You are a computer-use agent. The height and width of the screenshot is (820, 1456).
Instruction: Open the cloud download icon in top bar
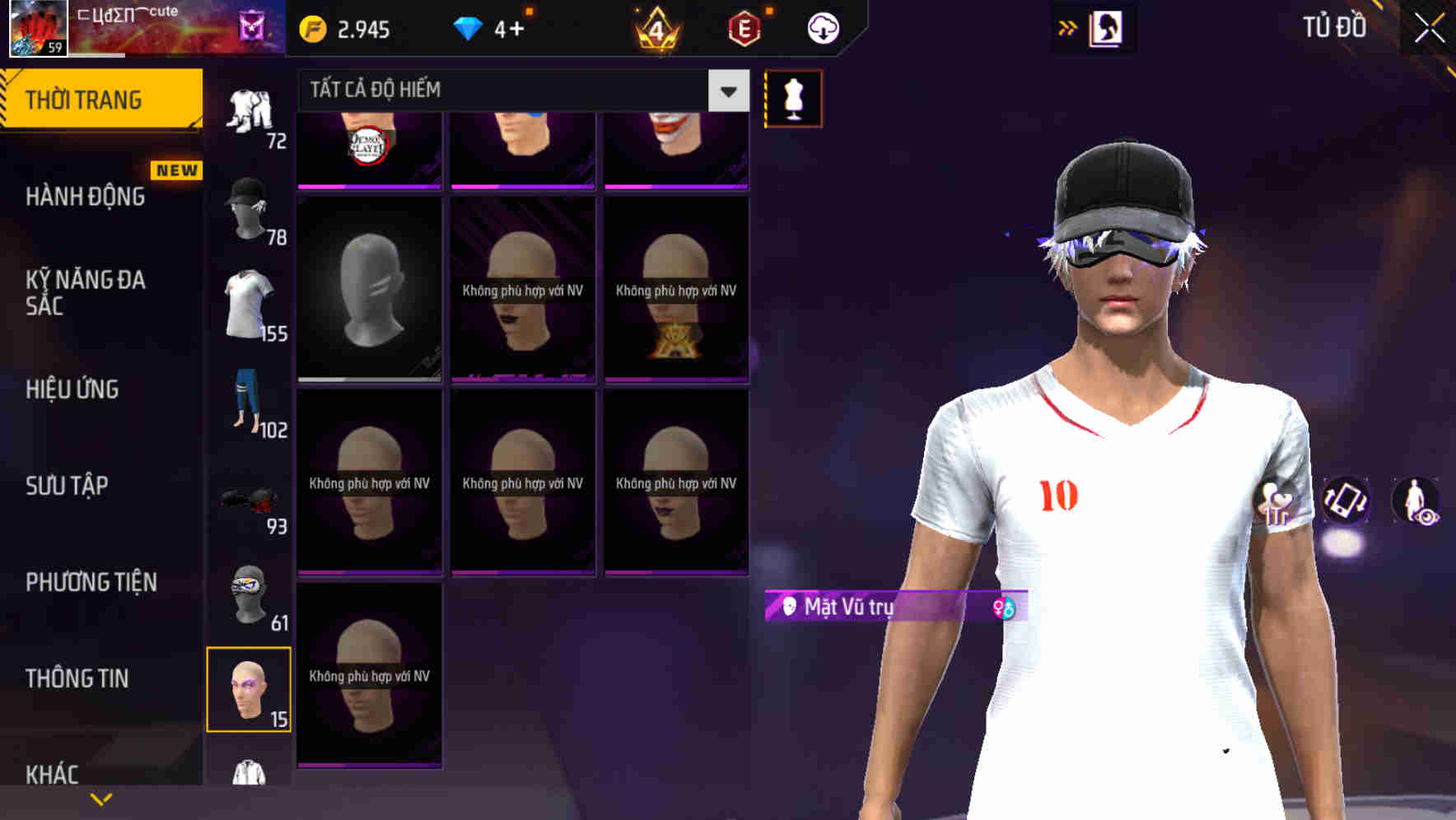pyautogui.click(x=821, y=27)
